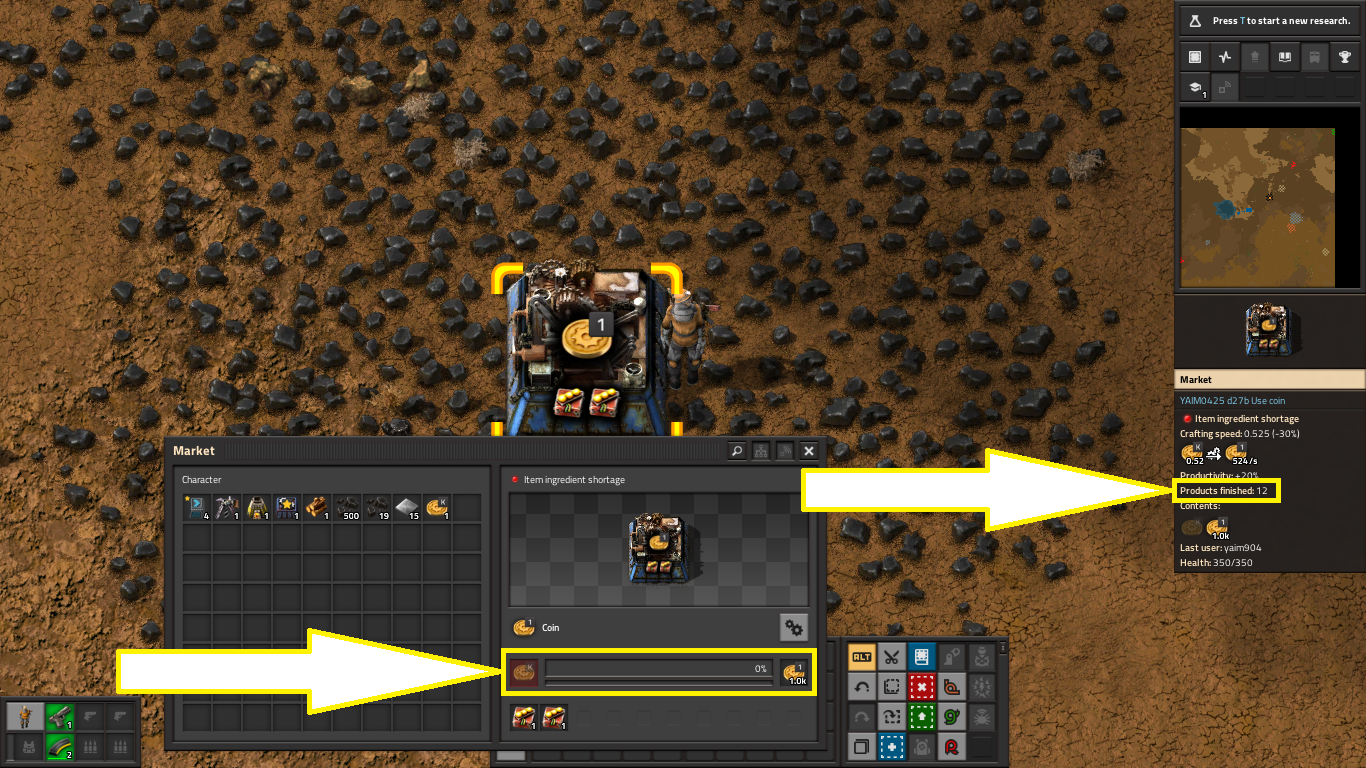1366x768 pixels.
Task: Select the pickaxe item in inventory
Action: point(227,508)
